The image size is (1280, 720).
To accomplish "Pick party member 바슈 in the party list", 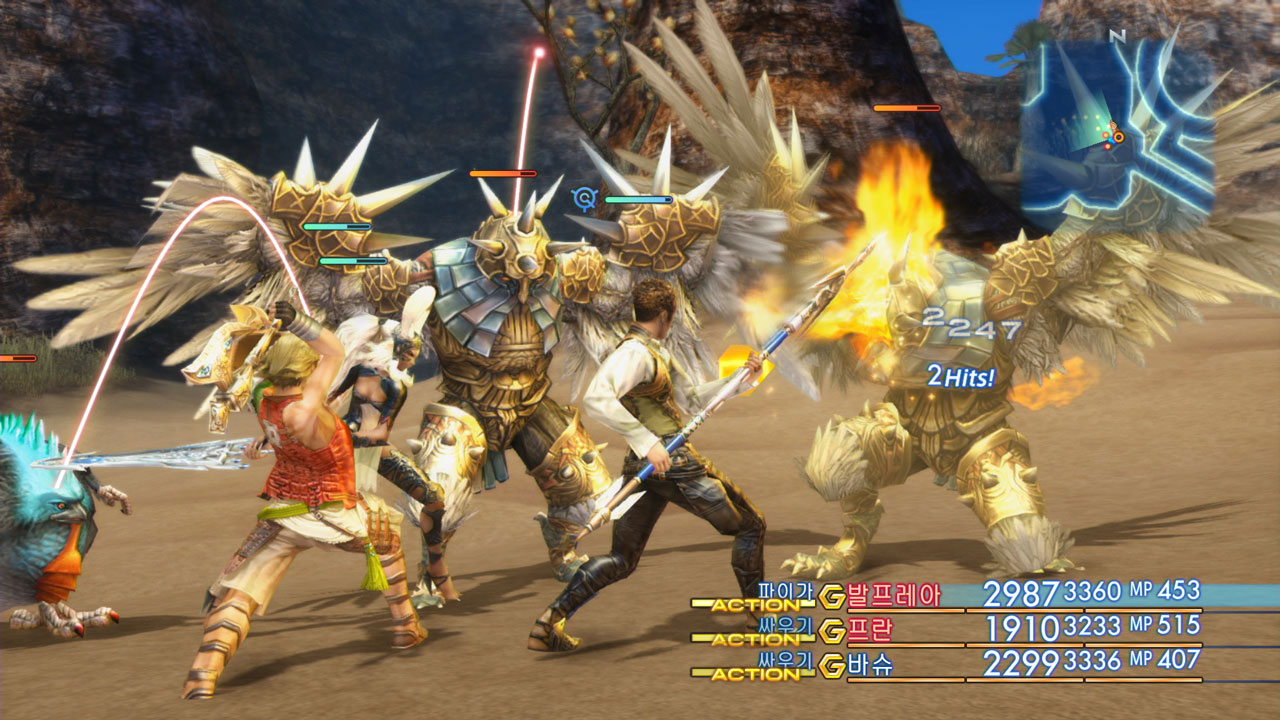I will pyautogui.click(x=869, y=664).
